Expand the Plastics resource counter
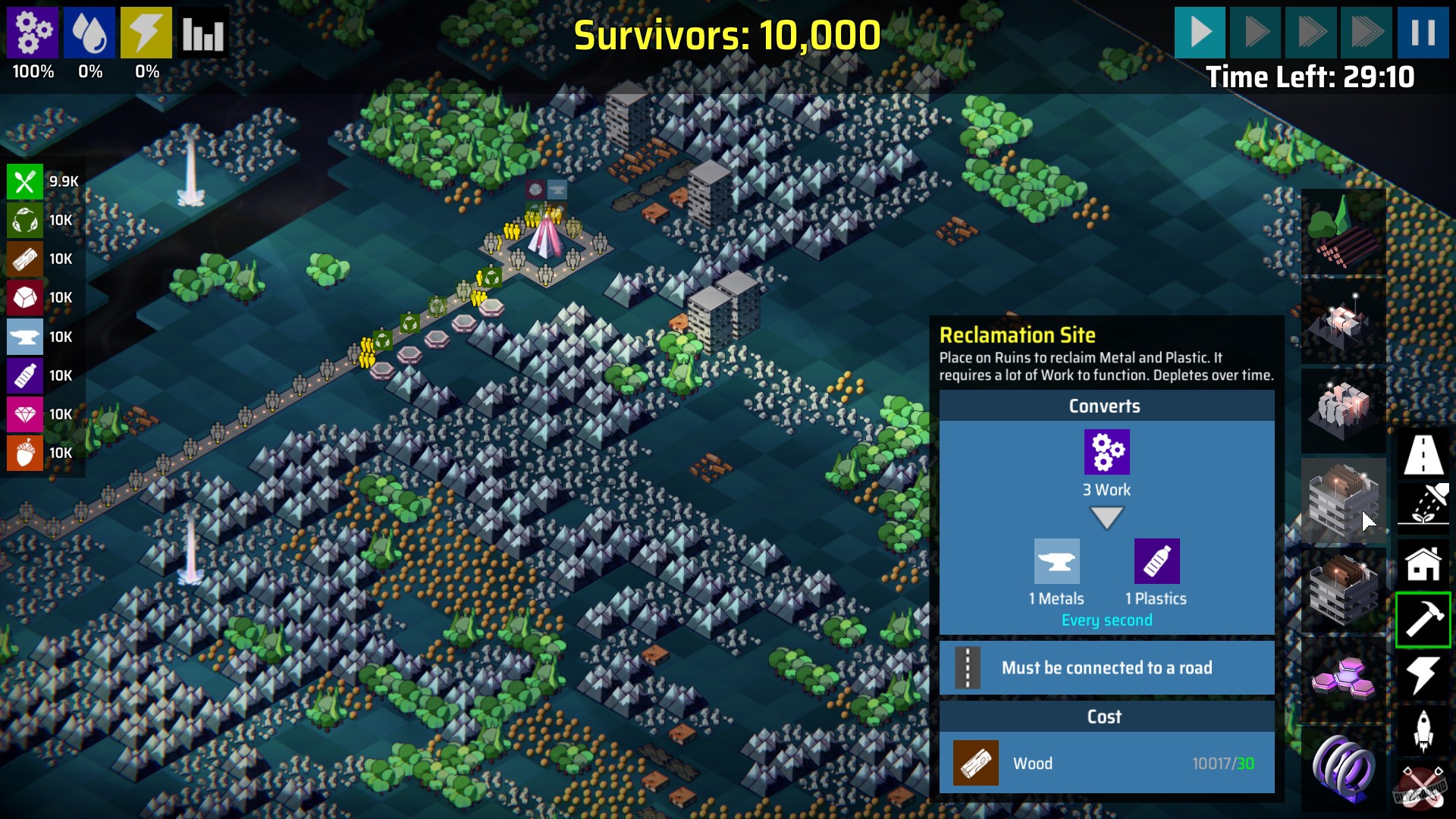This screenshot has height=819, width=1456. tap(25, 375)
